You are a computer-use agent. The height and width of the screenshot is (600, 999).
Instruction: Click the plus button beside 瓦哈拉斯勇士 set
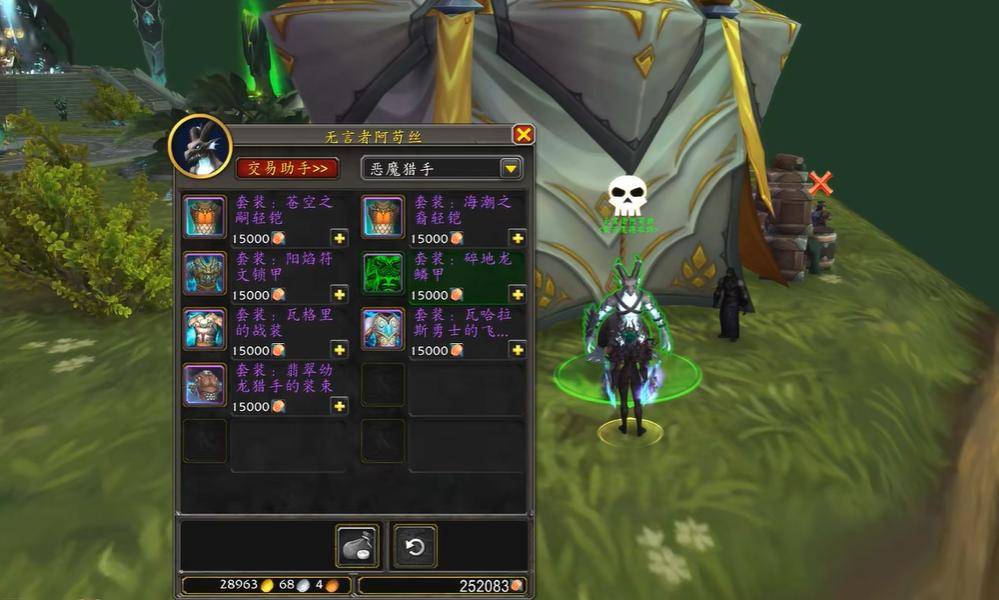[x=517, y=350]
